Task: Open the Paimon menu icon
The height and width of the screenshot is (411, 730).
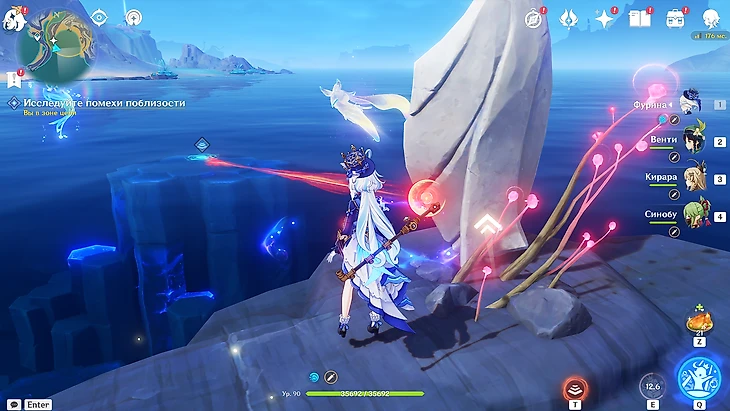Action: click(14, 19)
